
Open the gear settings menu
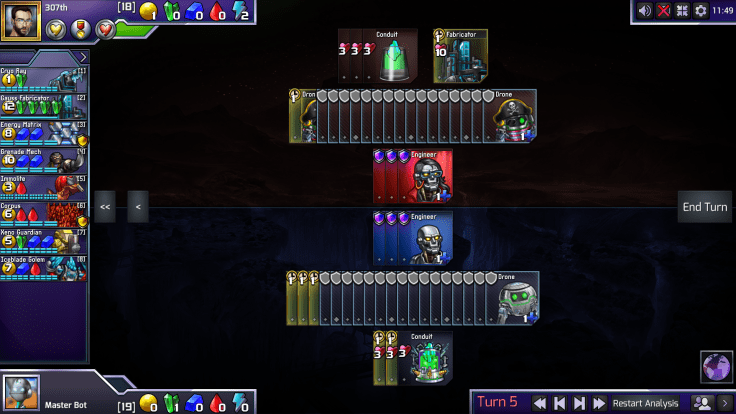pyautogui.click(x=700, y=11)
